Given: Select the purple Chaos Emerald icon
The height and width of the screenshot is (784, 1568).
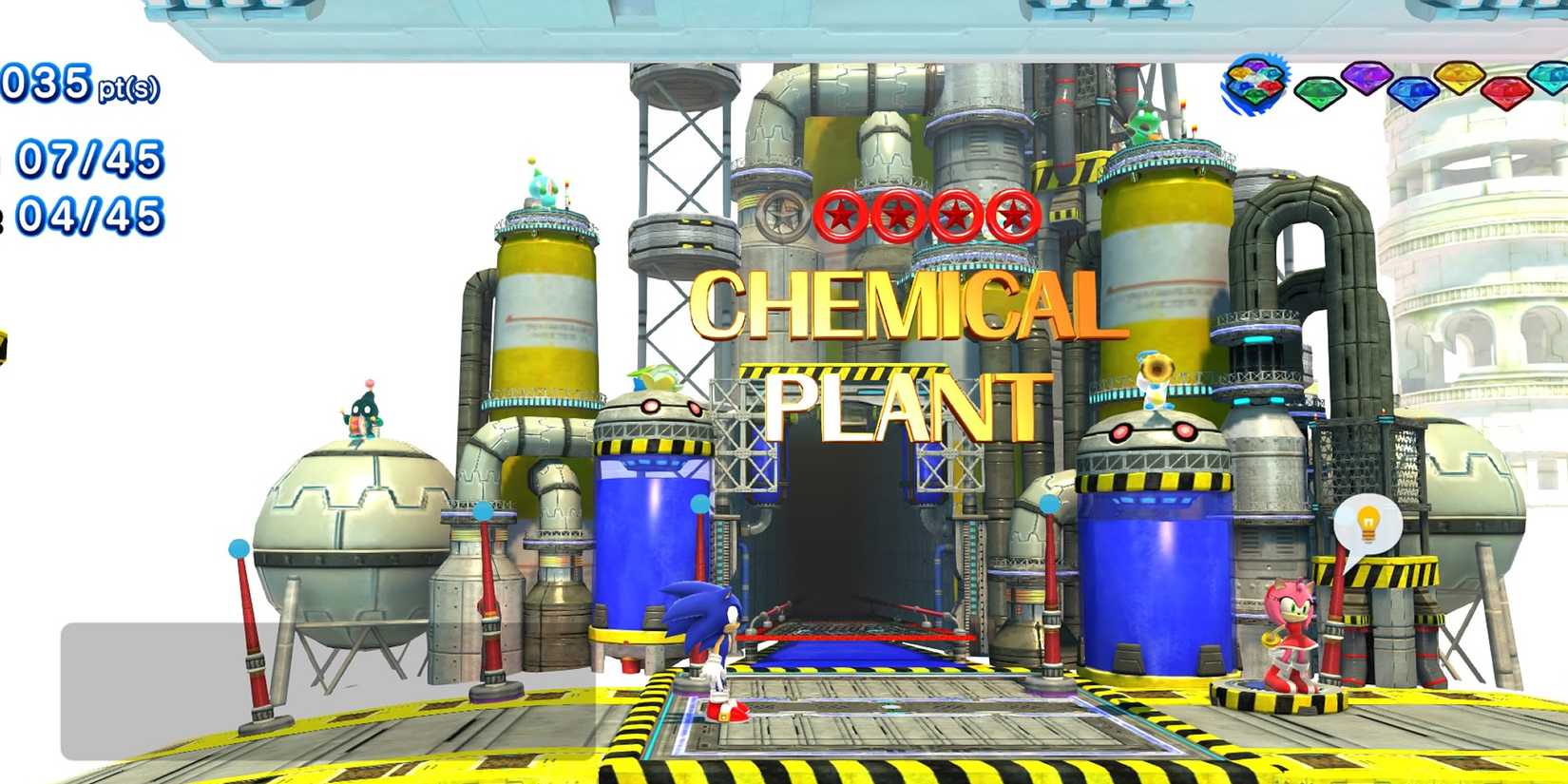Looking at the screenshot, I should 1367,81.
